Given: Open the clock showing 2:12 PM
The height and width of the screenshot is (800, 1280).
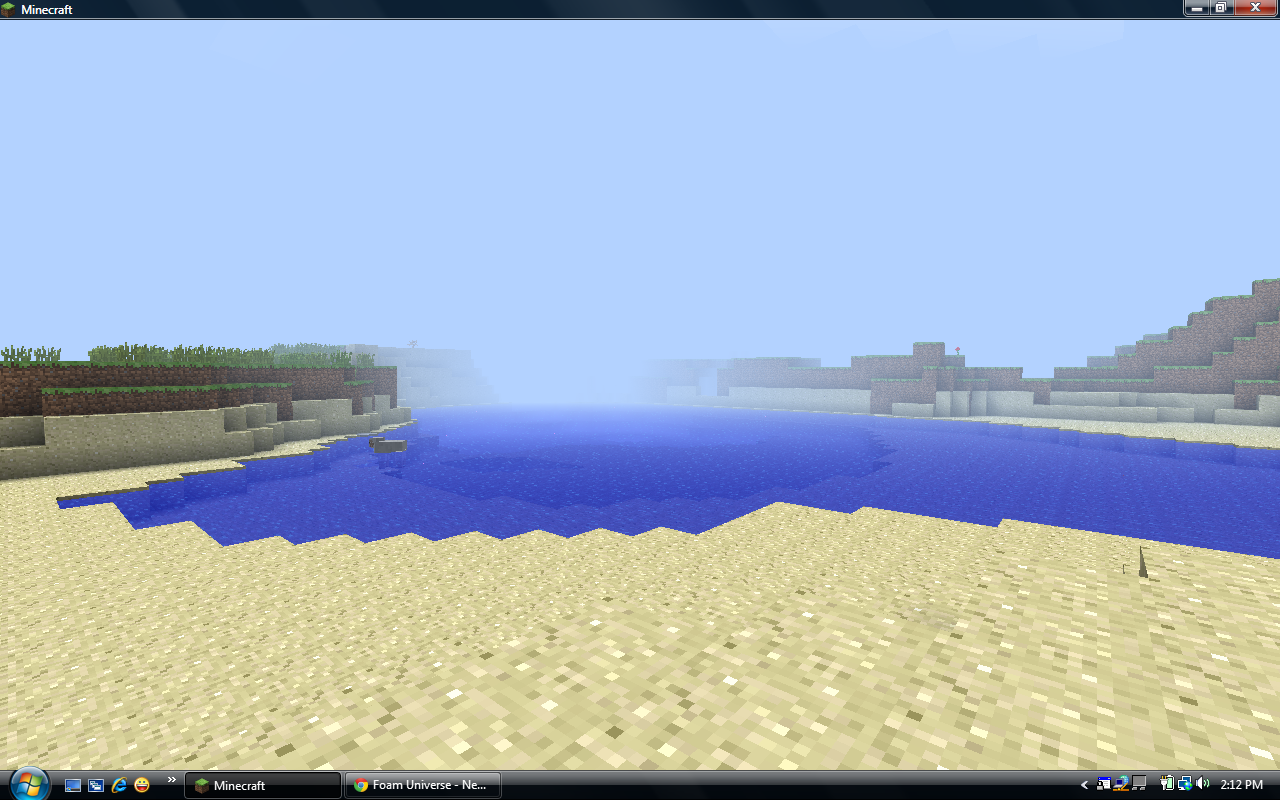Looking at the screenshot, I should 1244,784.
